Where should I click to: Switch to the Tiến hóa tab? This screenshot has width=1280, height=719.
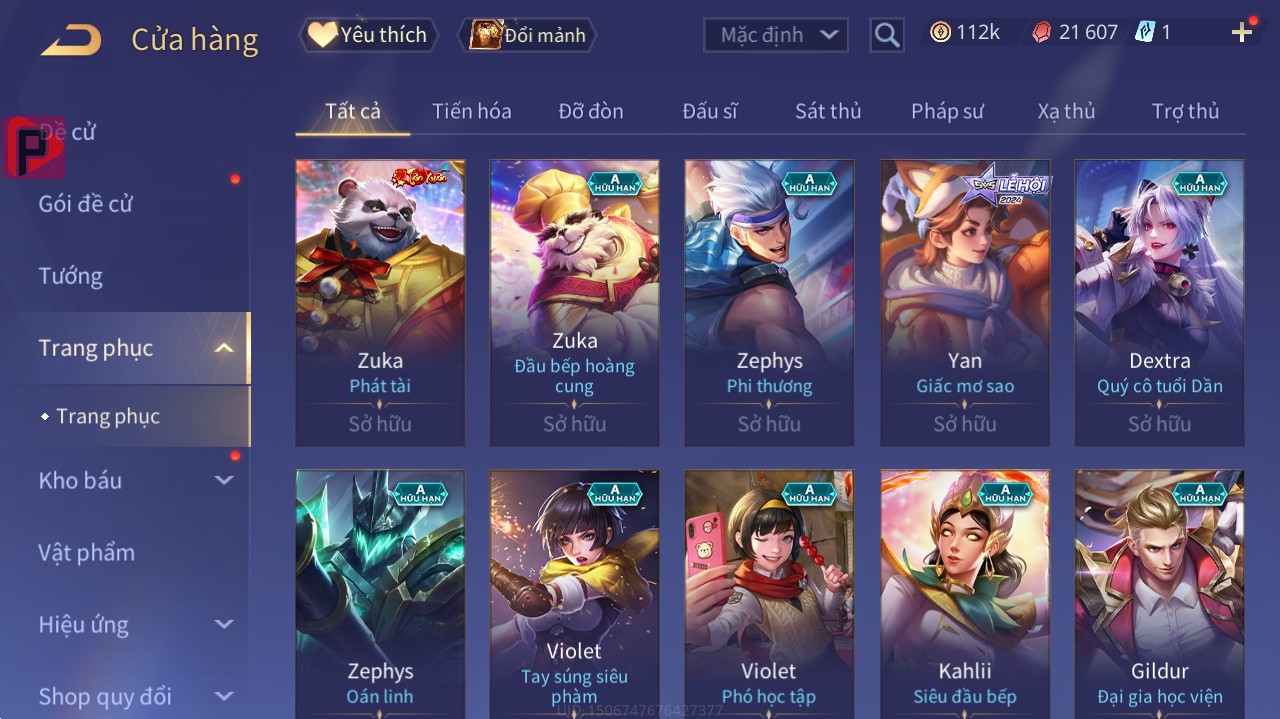[x=471, y=111]
